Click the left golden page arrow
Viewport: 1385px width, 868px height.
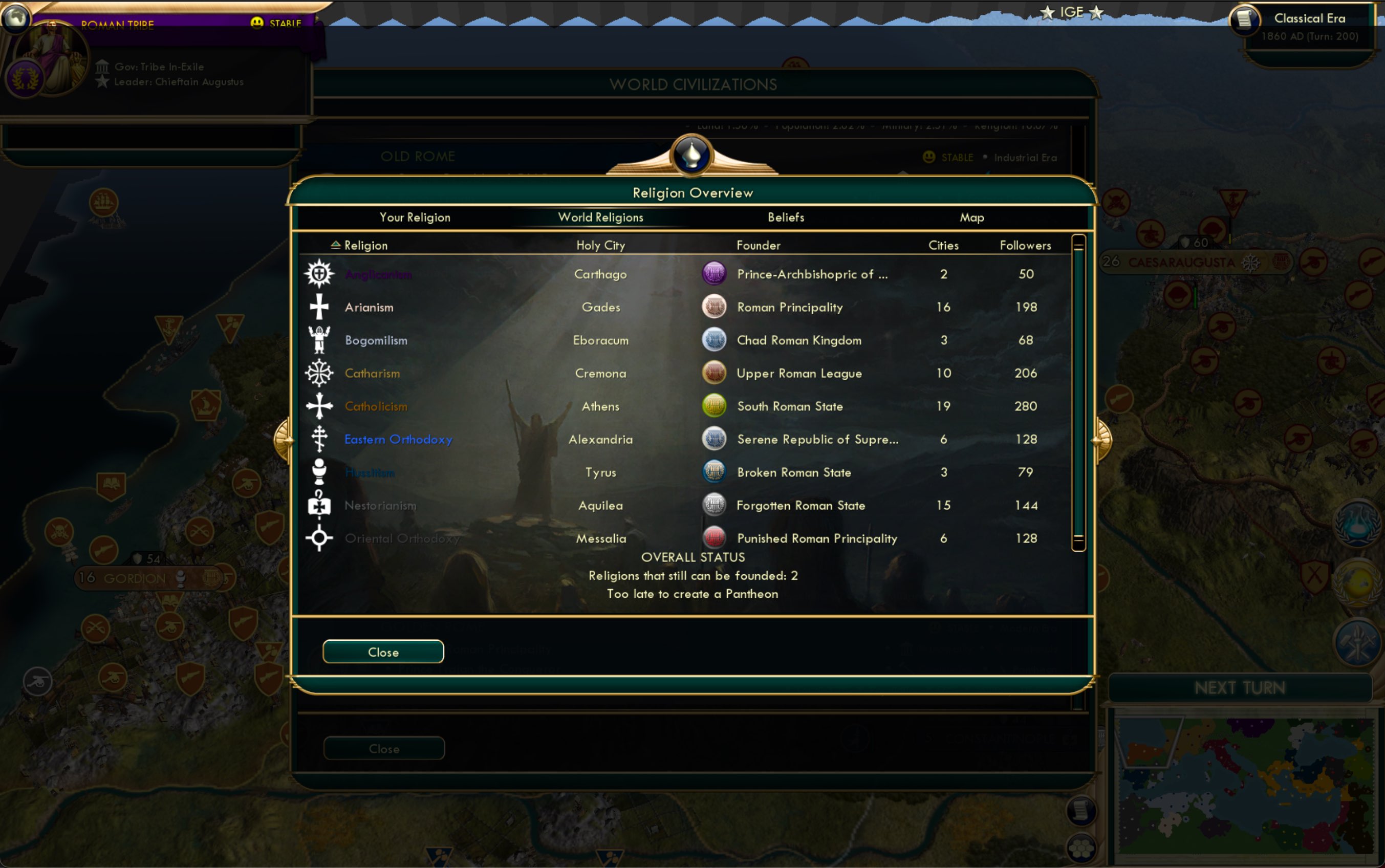[285, 439]
